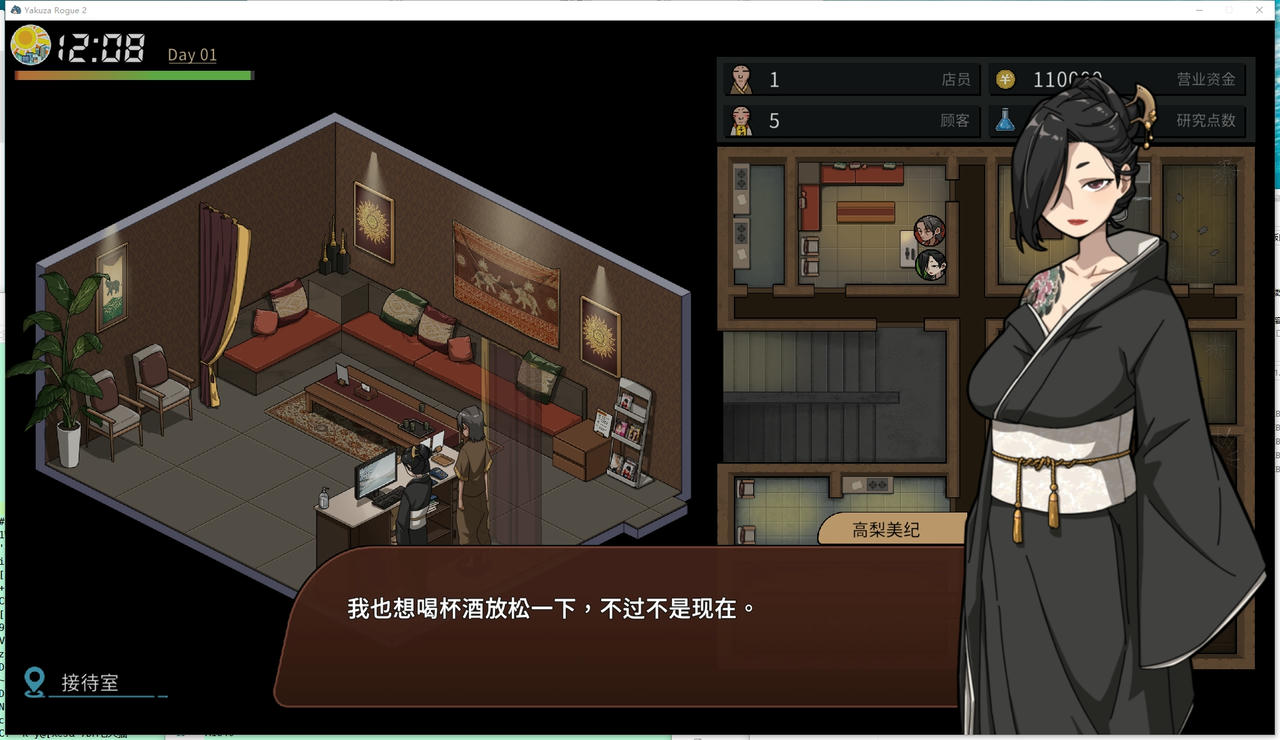Click the sun weather icon near the clock
Image resolution: width=1280 pixels, height=740 pixels.
tap(31, 45)
